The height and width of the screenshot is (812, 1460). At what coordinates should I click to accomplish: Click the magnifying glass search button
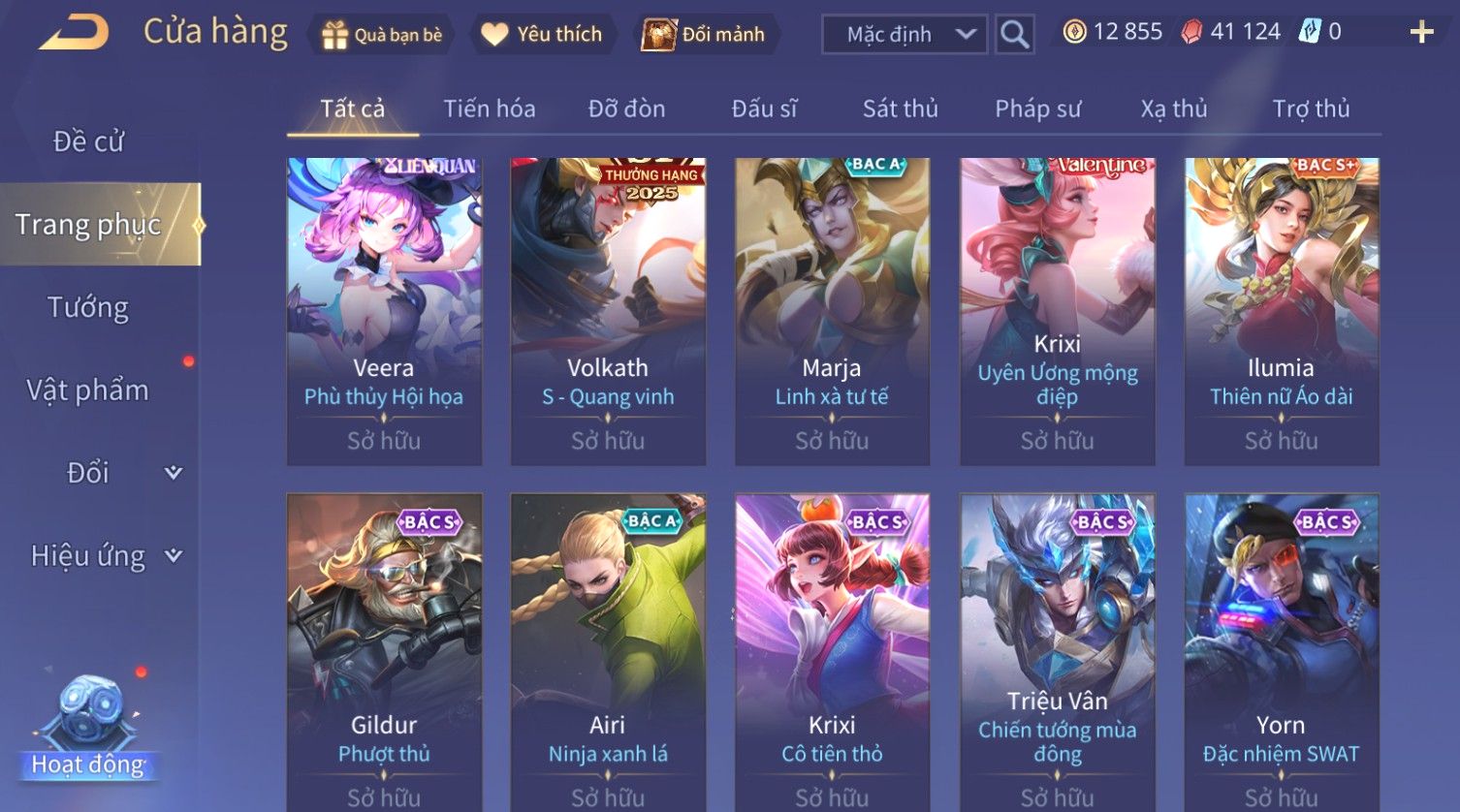[1014, 35]
